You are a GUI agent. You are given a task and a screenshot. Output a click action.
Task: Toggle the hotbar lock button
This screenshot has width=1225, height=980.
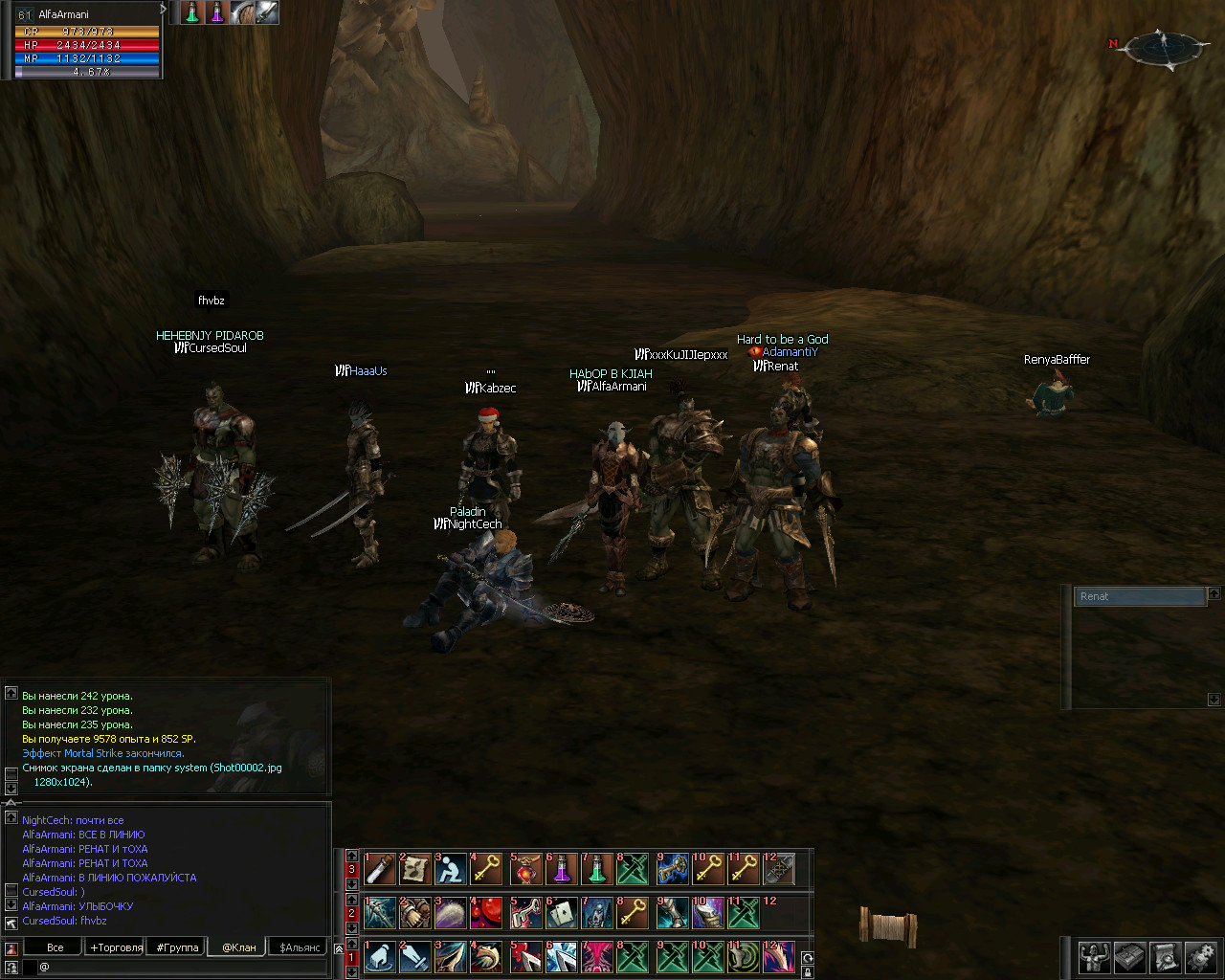point(808,972)
